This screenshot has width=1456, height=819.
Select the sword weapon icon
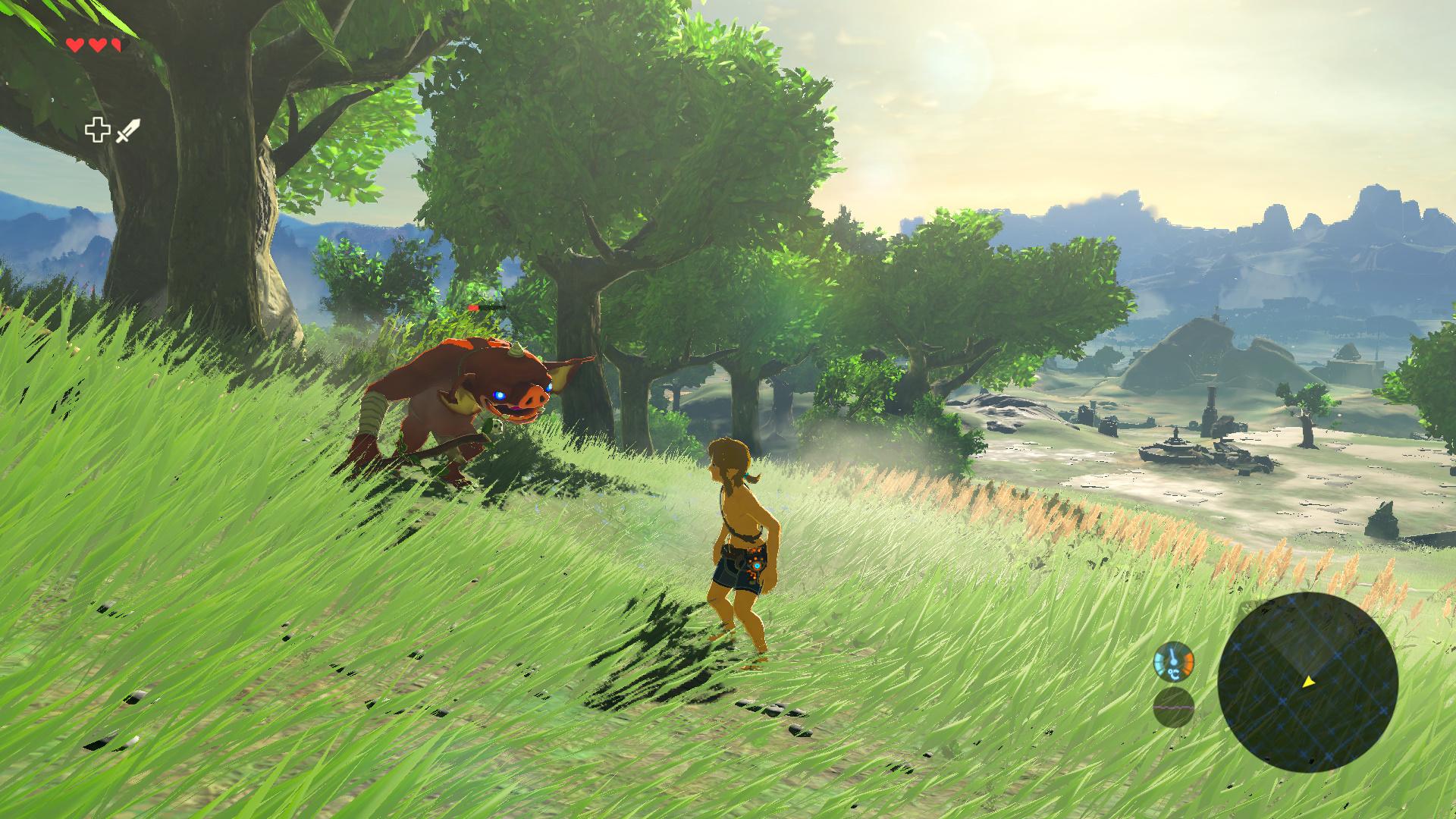point(129,130)
